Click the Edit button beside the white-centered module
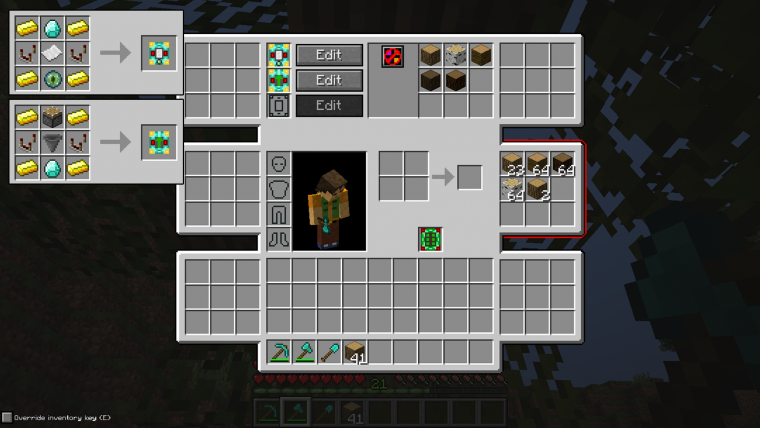Image resolution: width=760 pixels, height=428 pixels. [x=329, y=55]
